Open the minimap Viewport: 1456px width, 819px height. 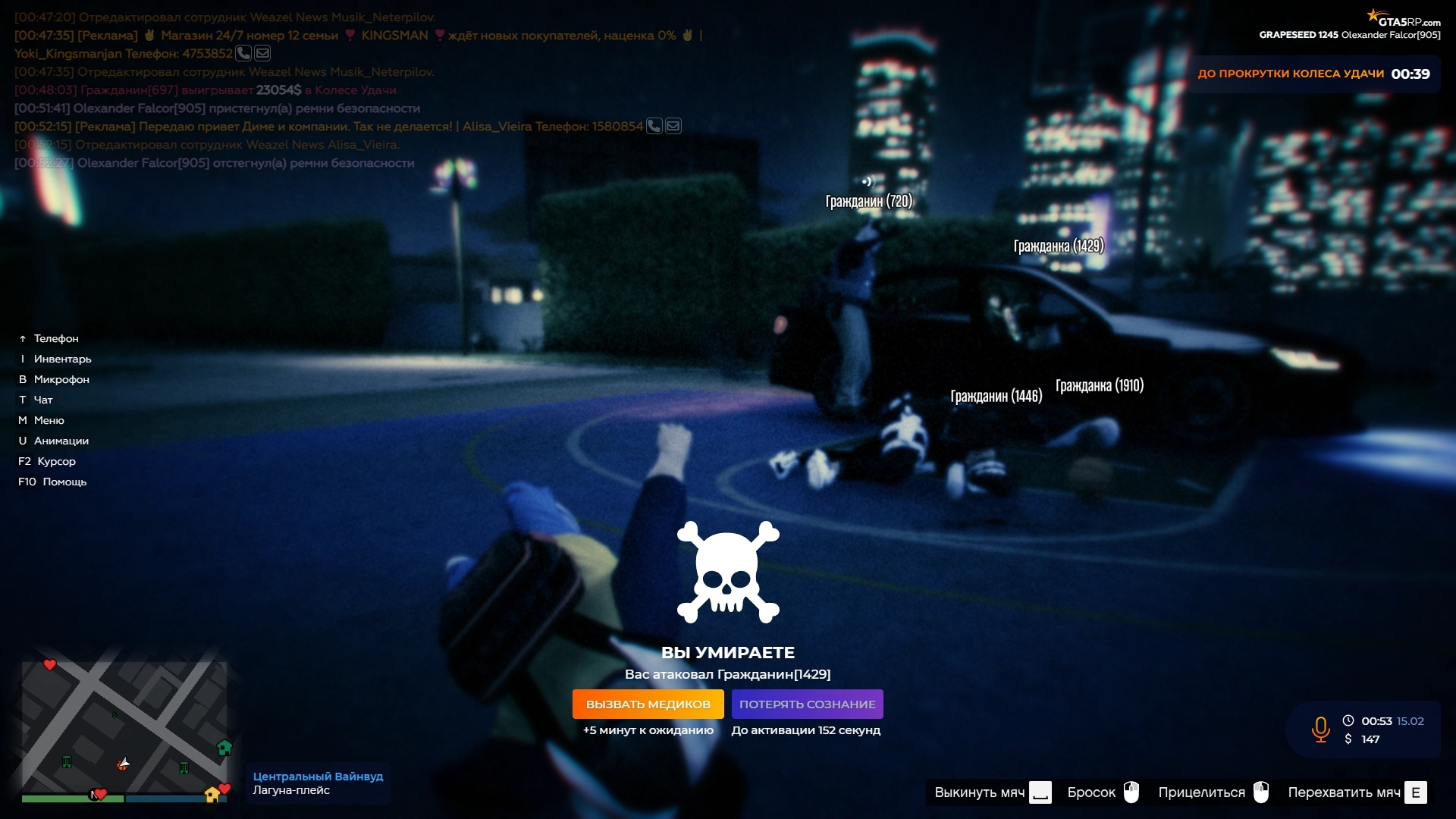(x=124, y=728)
